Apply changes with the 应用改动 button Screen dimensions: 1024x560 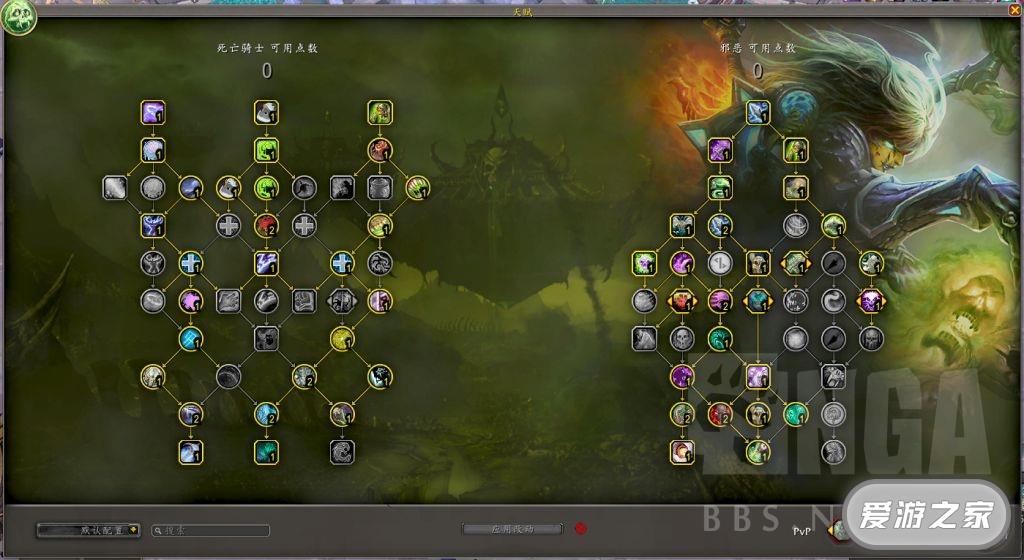(x=511, y=529)
